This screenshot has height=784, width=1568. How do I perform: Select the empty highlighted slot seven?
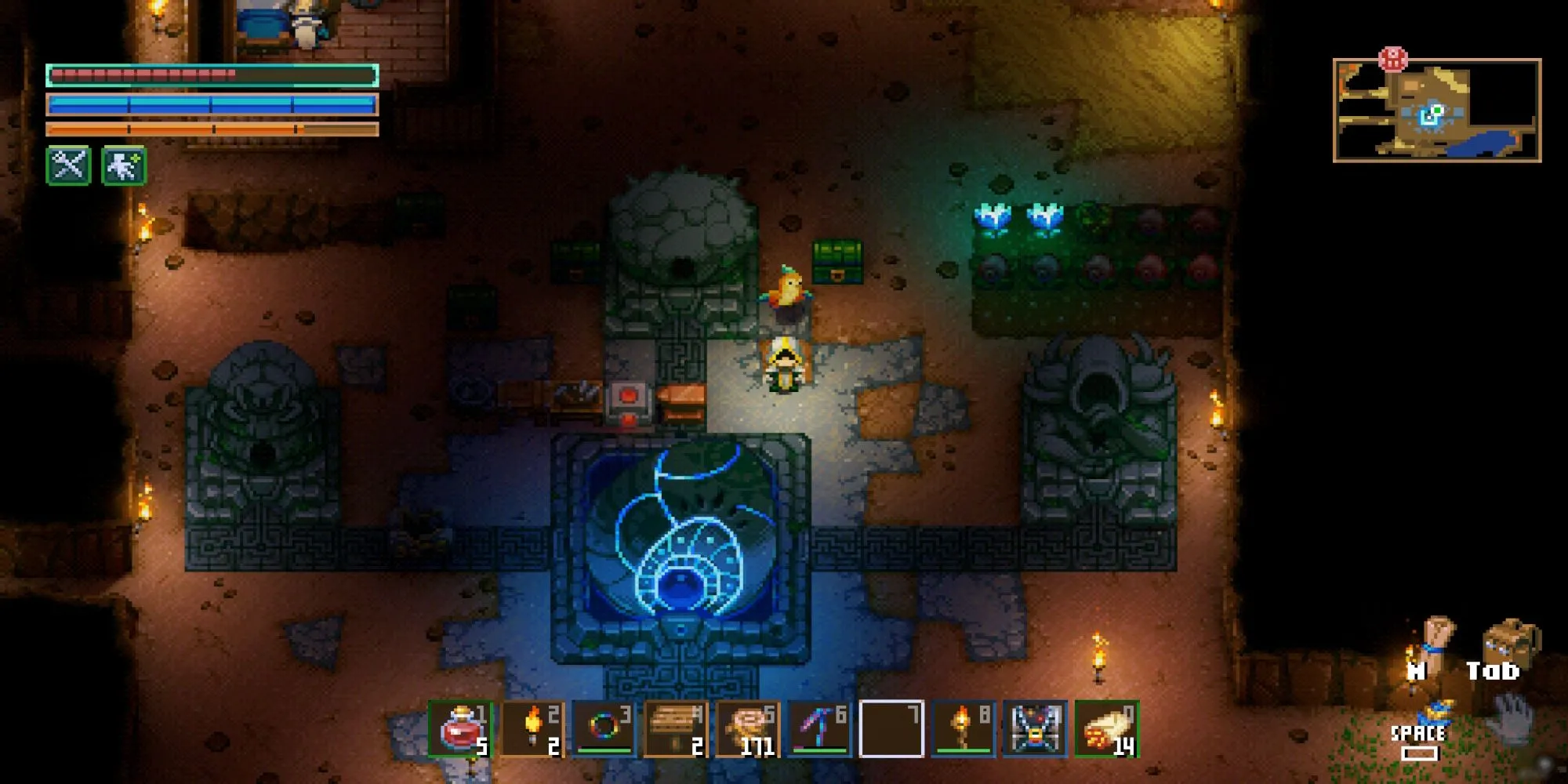coord(891,729)
